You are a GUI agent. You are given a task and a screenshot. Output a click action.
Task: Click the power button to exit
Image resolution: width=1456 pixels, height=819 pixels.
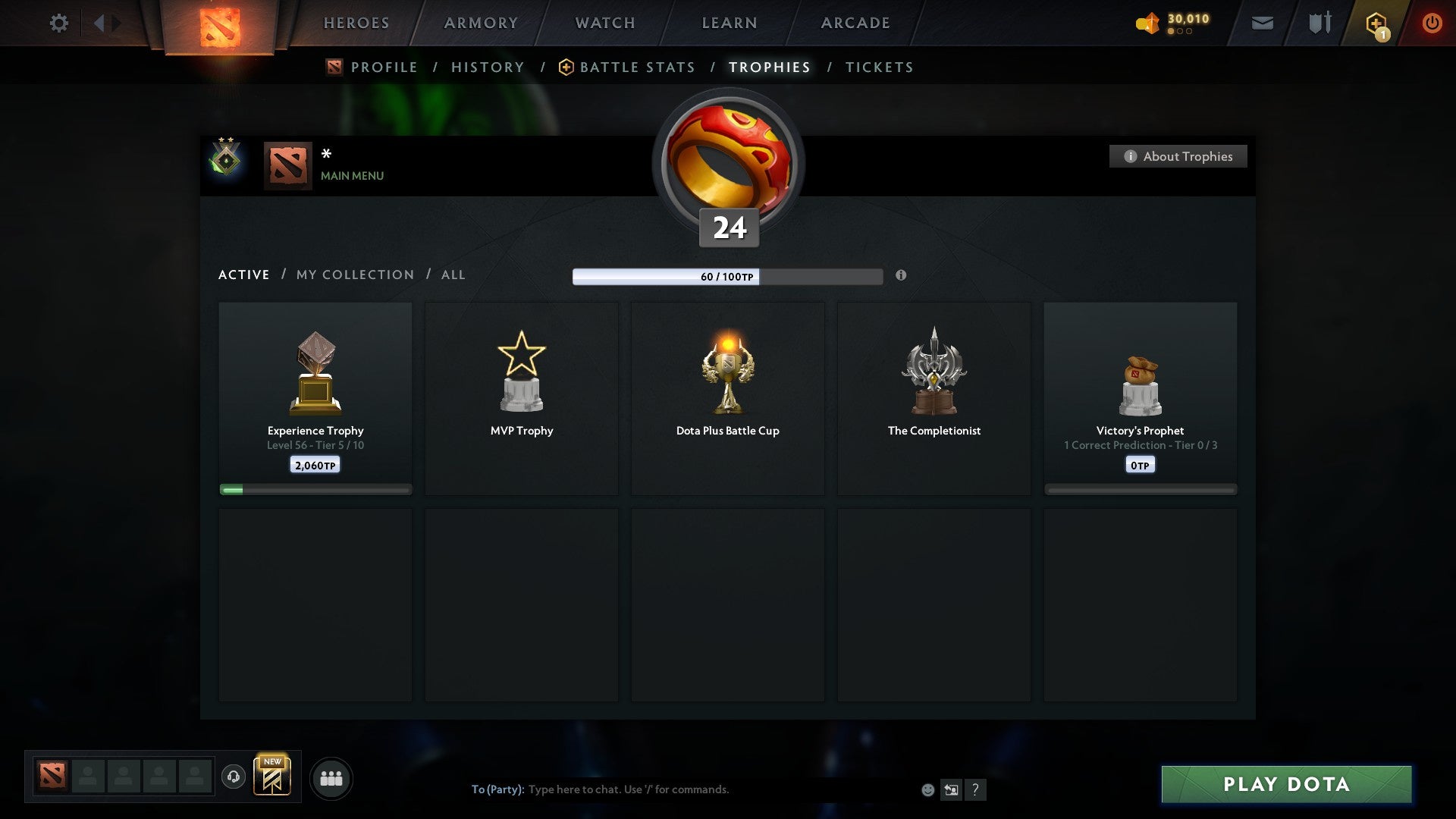[x=1433, y=23]
